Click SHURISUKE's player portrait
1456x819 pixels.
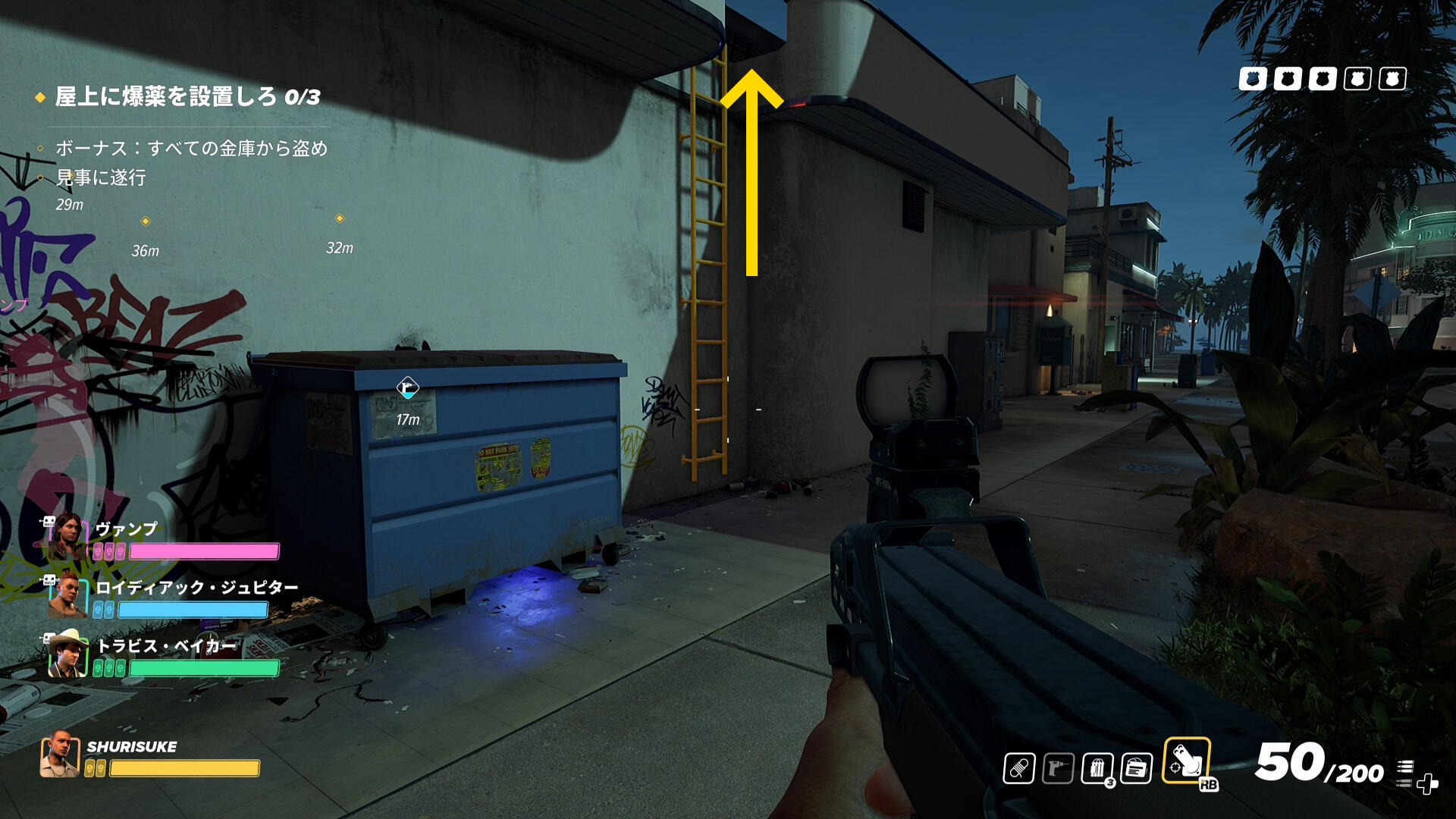click(x=60, y=755)
